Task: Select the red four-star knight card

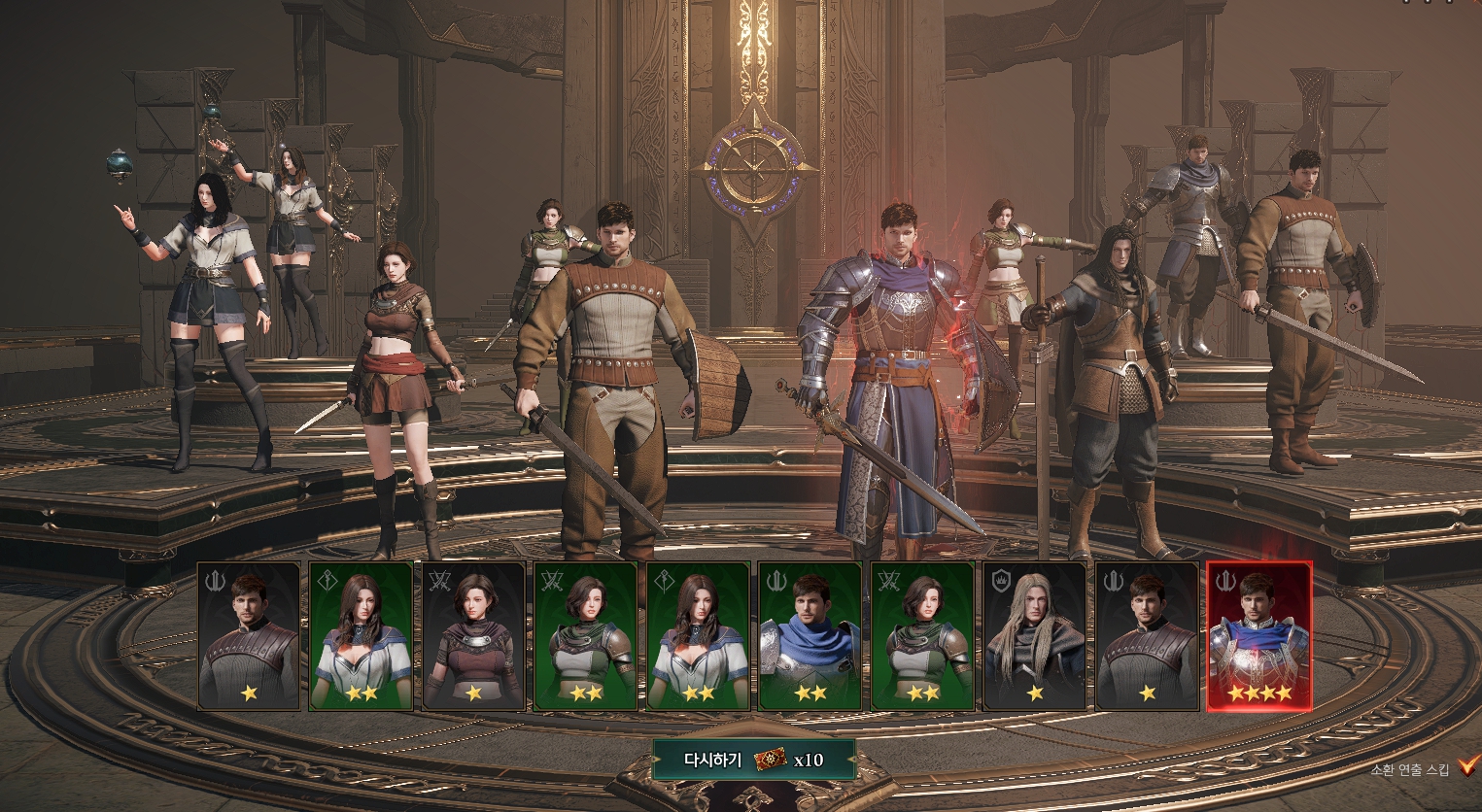Action: [x=1258, y=636]
